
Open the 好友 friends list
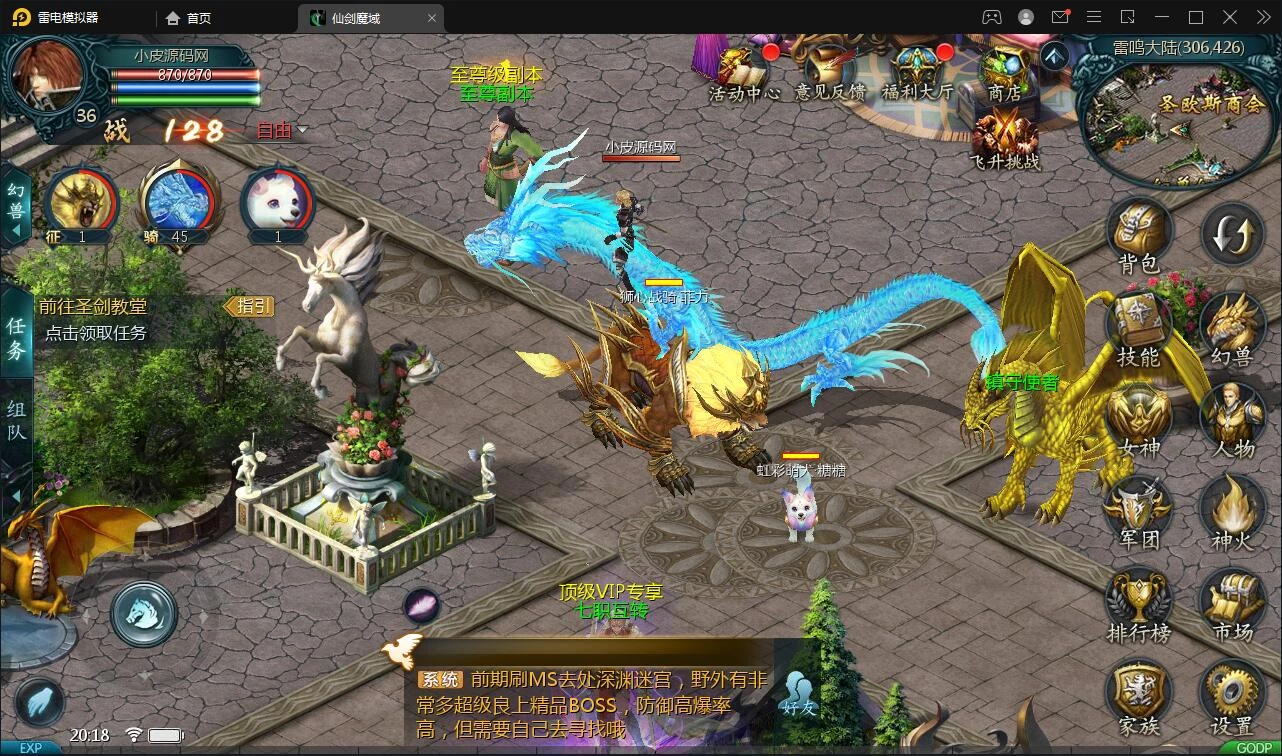pyautogui.click(x=800, y=692)
